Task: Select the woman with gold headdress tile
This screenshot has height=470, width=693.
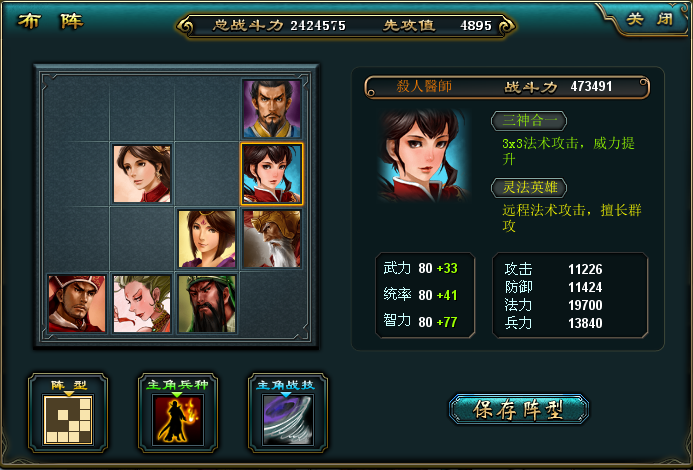Action: pos(207,239)
